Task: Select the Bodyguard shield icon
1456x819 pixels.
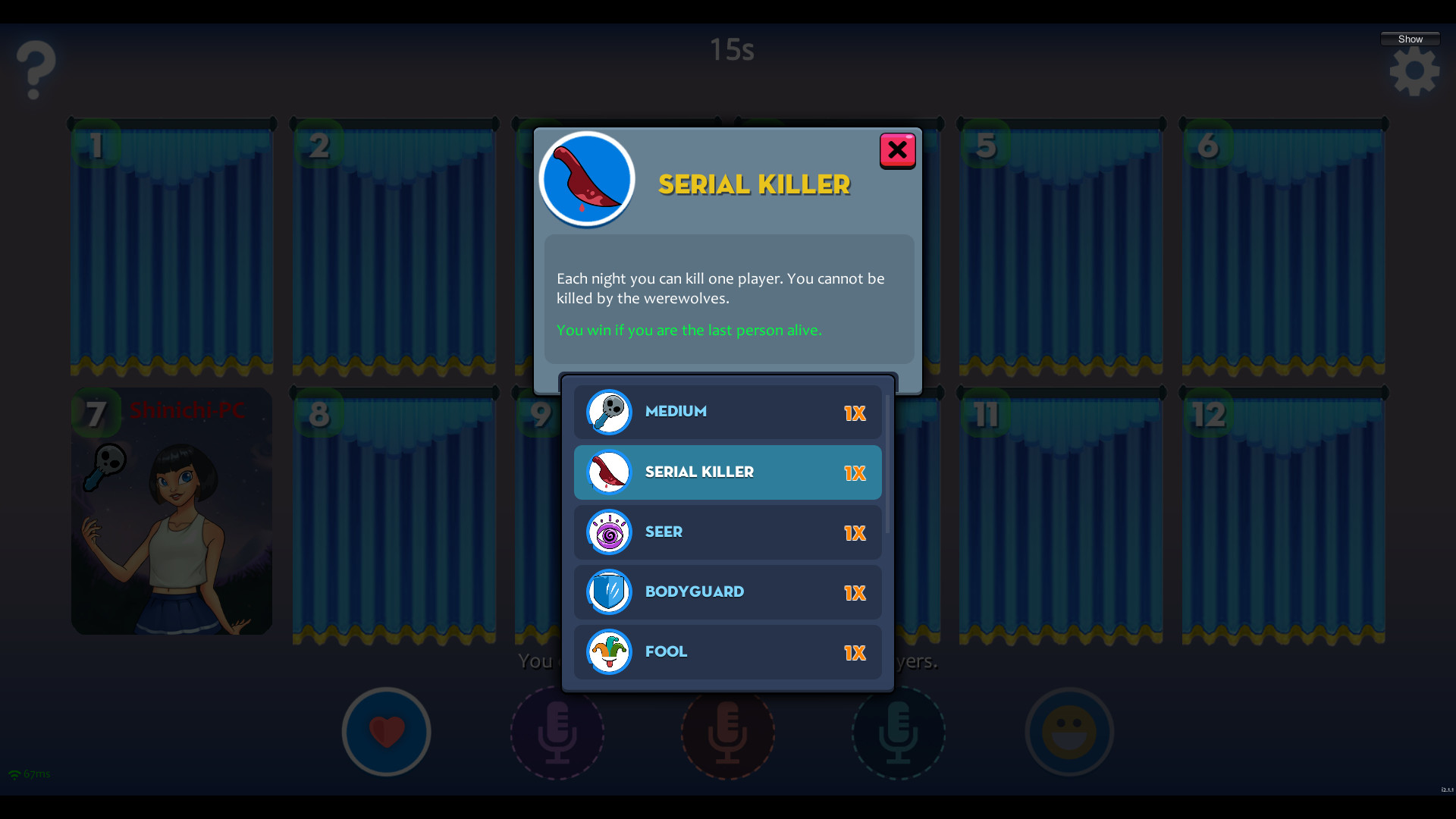Action: click(609, 591)
